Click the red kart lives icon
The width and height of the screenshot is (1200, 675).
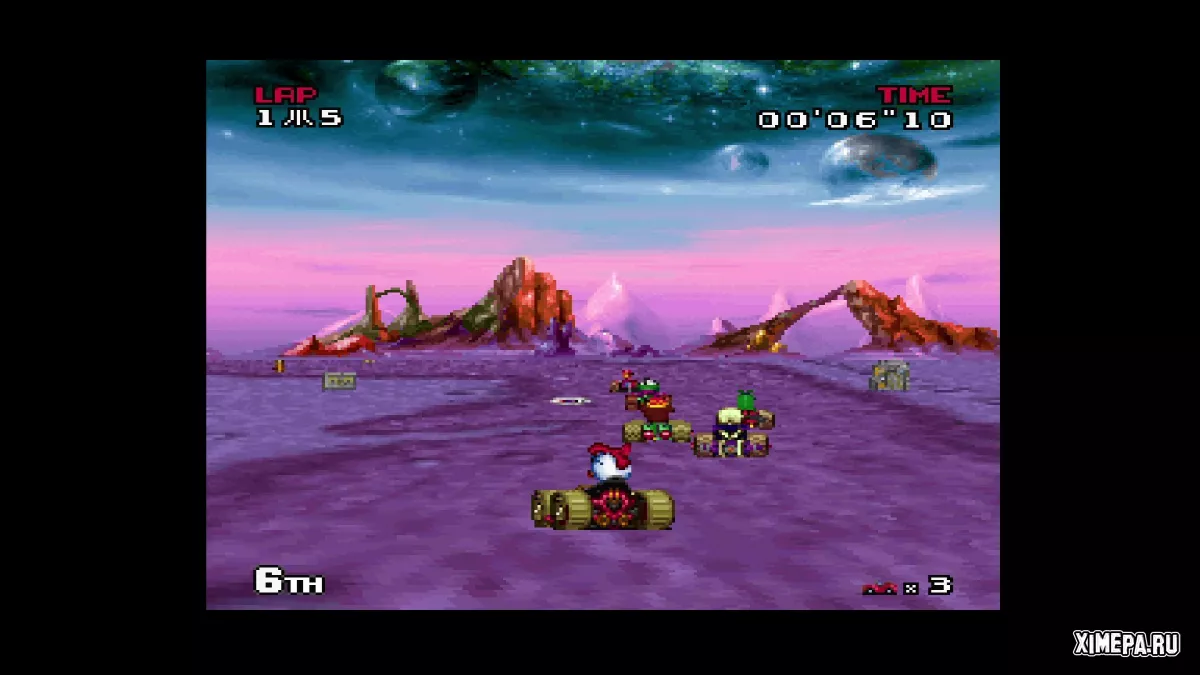click(x=879, y=588)
